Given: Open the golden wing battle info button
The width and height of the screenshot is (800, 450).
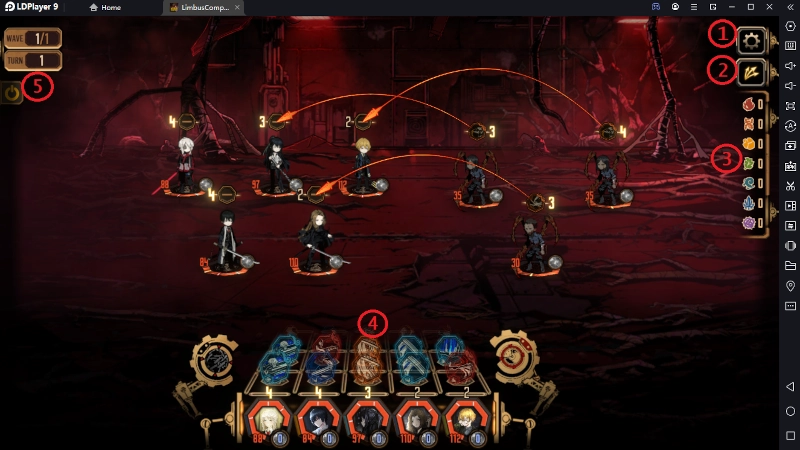Looking at the screenshot, I should click(751, 72).
